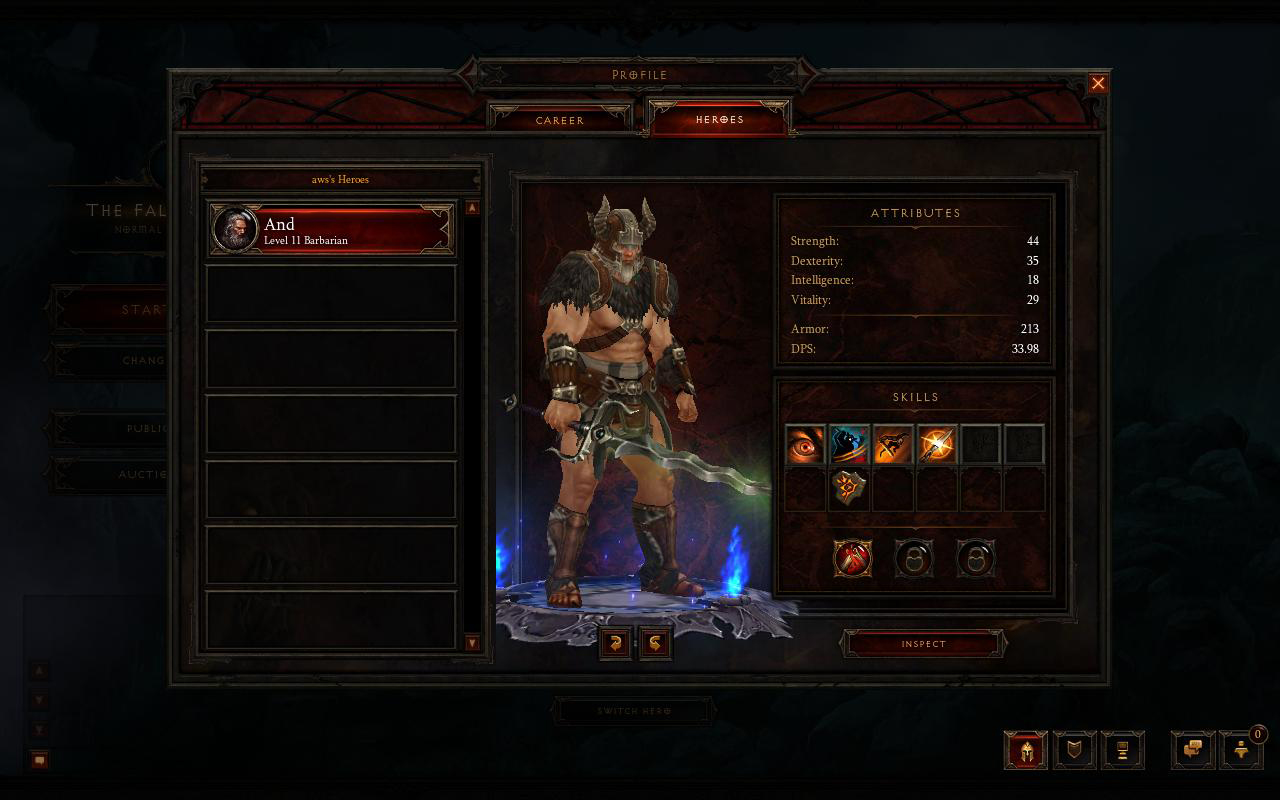Click the red eye skill icon

[x=805, y=444]
